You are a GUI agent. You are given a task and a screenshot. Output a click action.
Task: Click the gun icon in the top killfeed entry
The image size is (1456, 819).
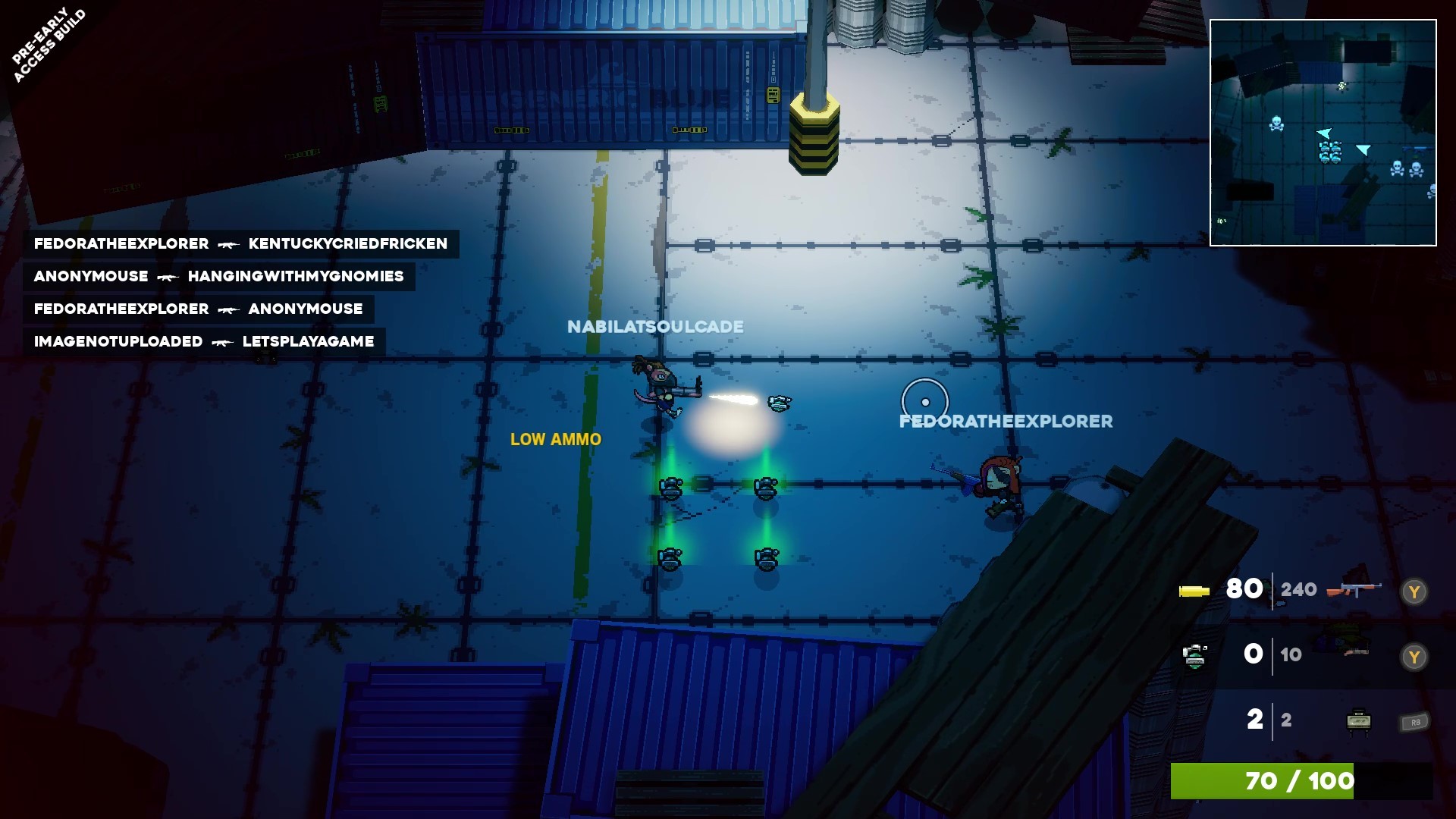coord(227,243)
